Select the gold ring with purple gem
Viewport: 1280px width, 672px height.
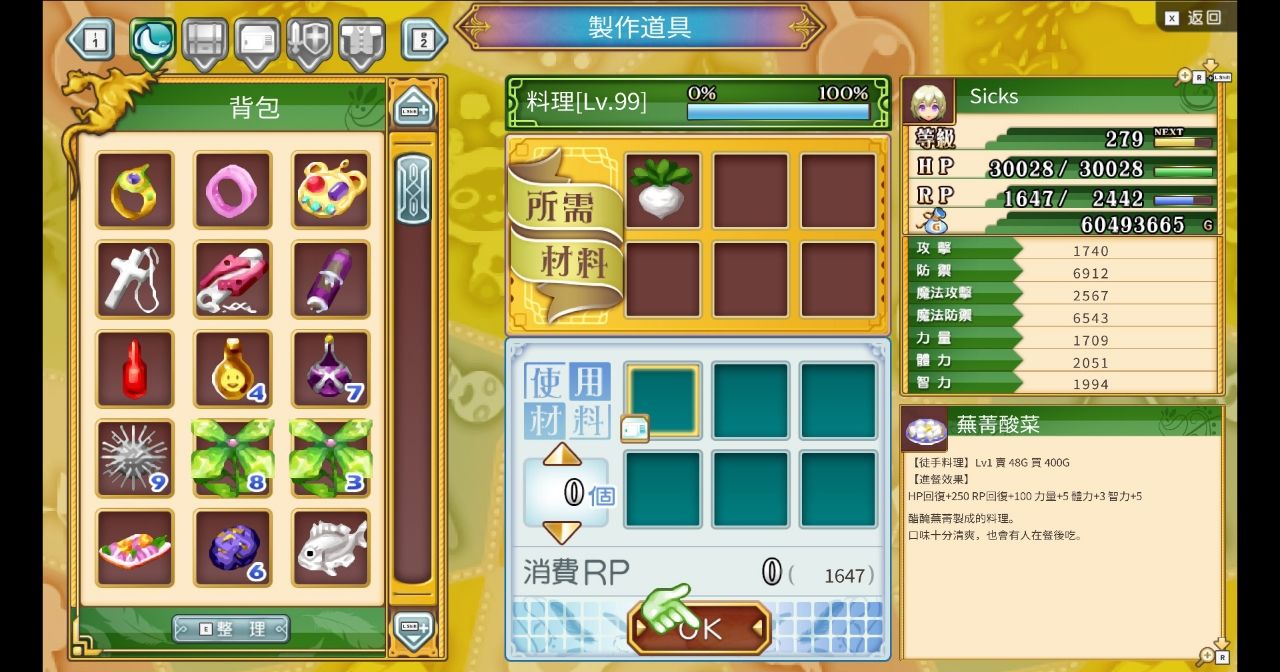click(134, 190)
